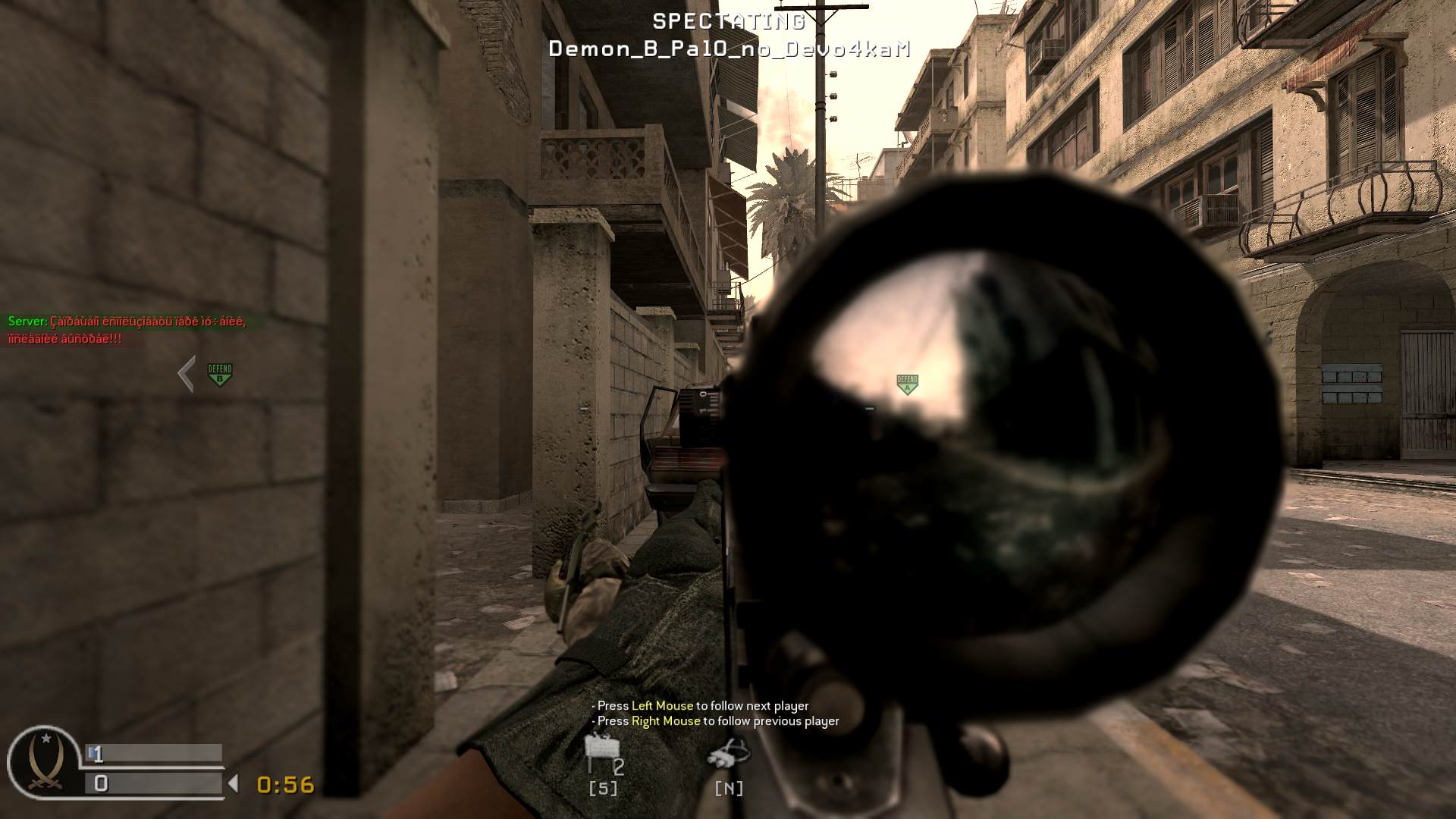1456x819 pixels.
Task: Click the yellow match timer showing 0:56
Action: (284, 785)
